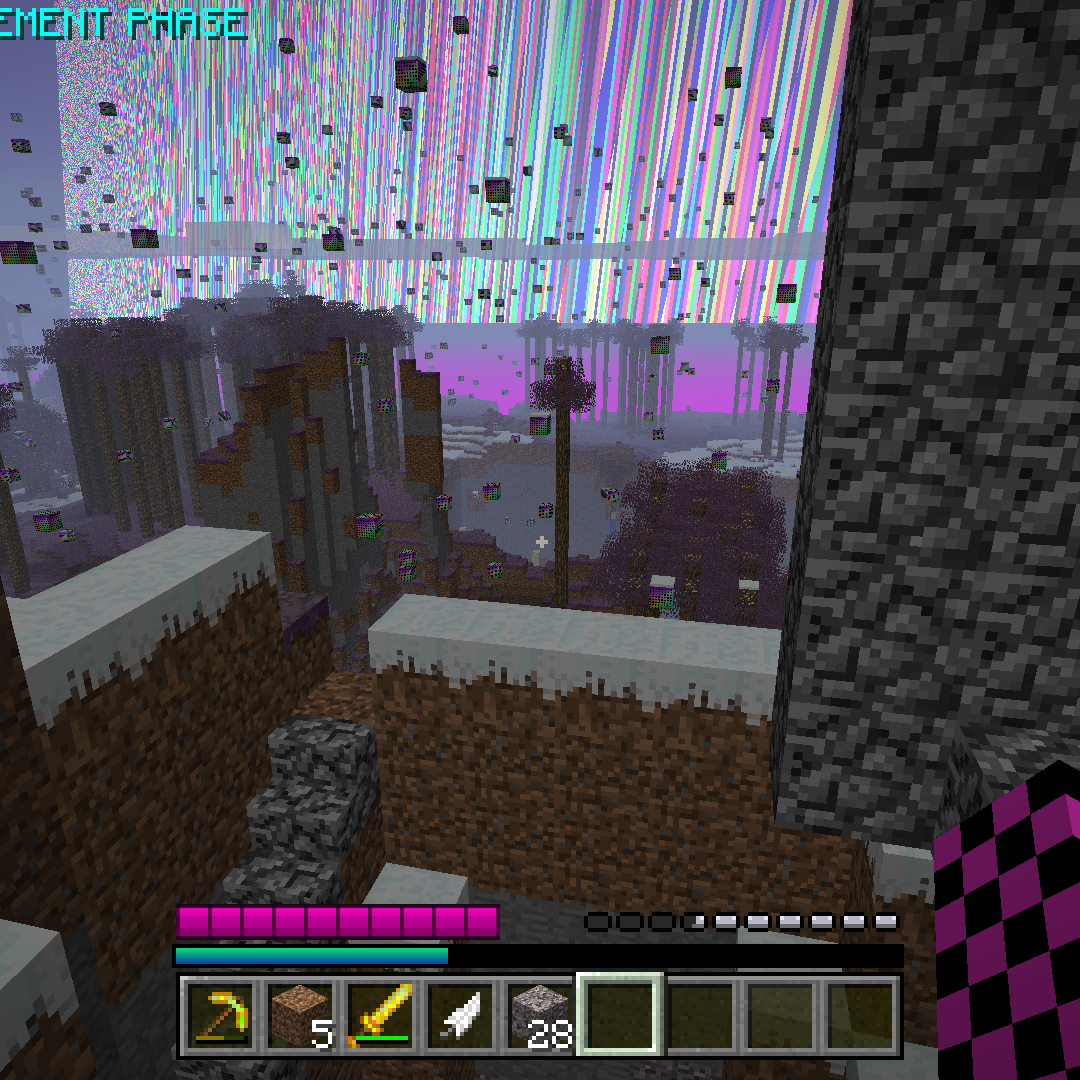1080x1080 pixels.
Task: Select the white feather hotbar slot
Action: point(460,1014)
